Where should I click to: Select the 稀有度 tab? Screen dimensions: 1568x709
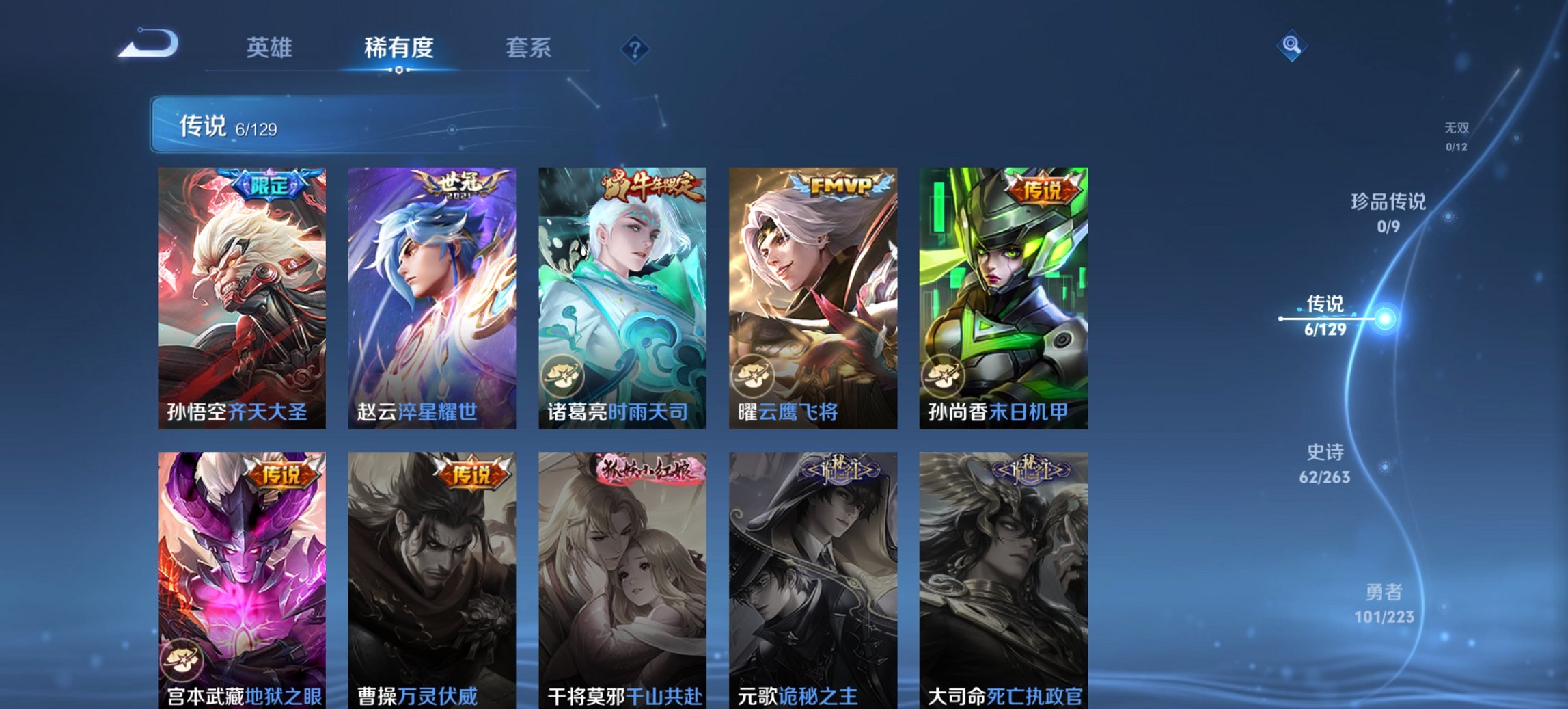[x=398, y=48]
